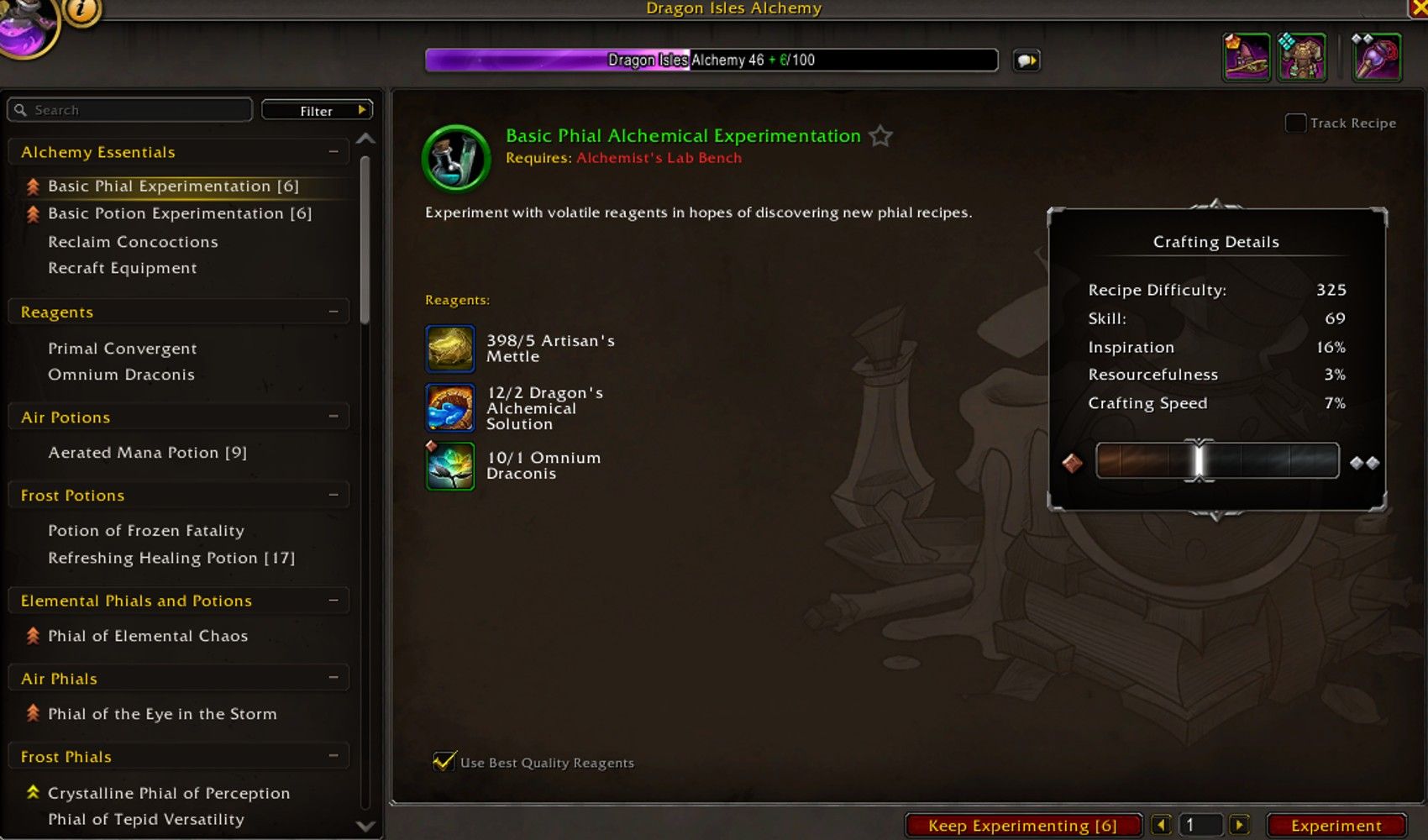This screenshot has height=840, width=1428.
Task: Open the Phial of the Eye in the Storm recipe
Action: coord(163,713)
